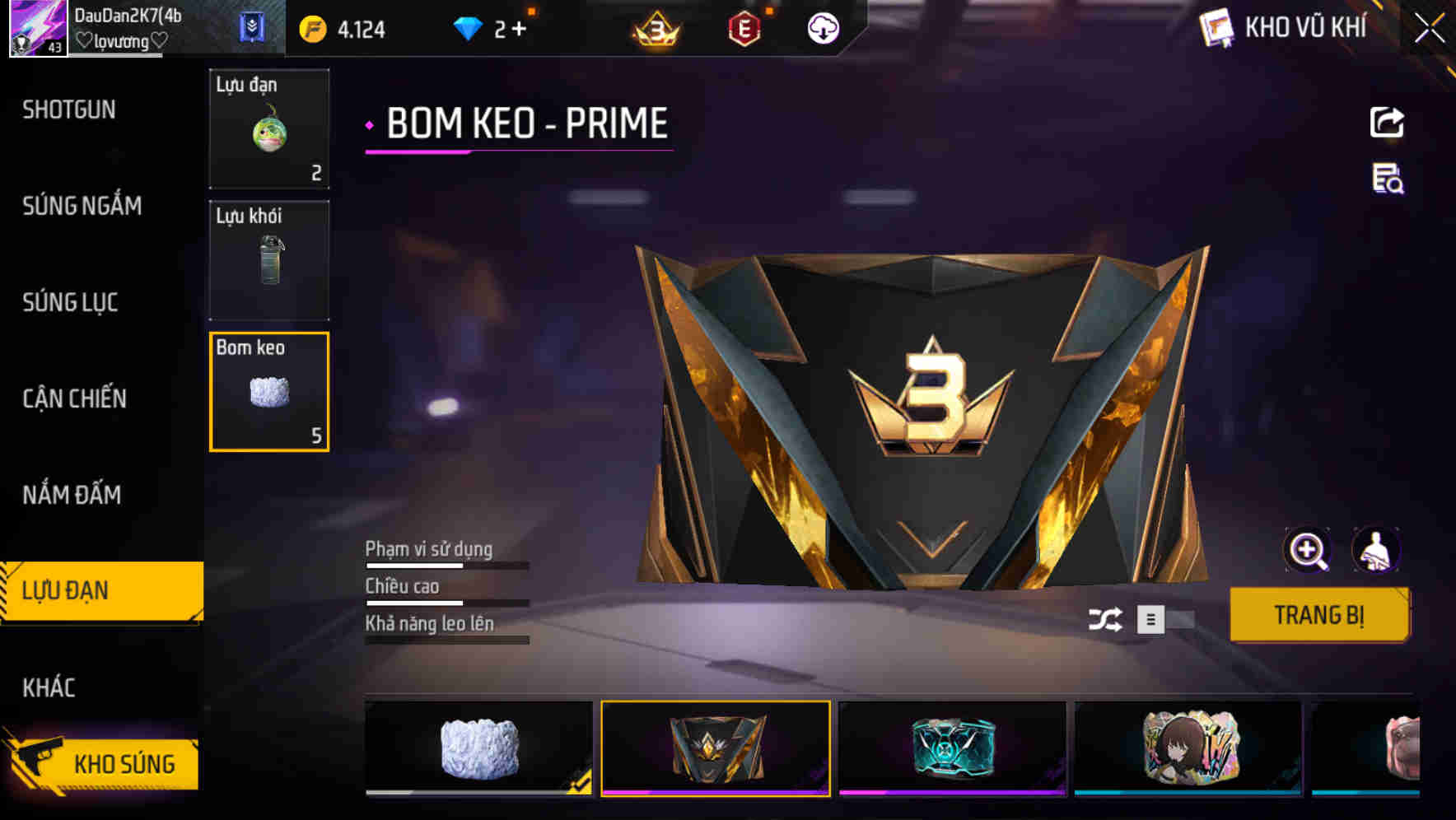Click the magnifier zoom-in icon above Trang Bị
Viewport: 1456px width, 820px height.
click(1308, 550)
